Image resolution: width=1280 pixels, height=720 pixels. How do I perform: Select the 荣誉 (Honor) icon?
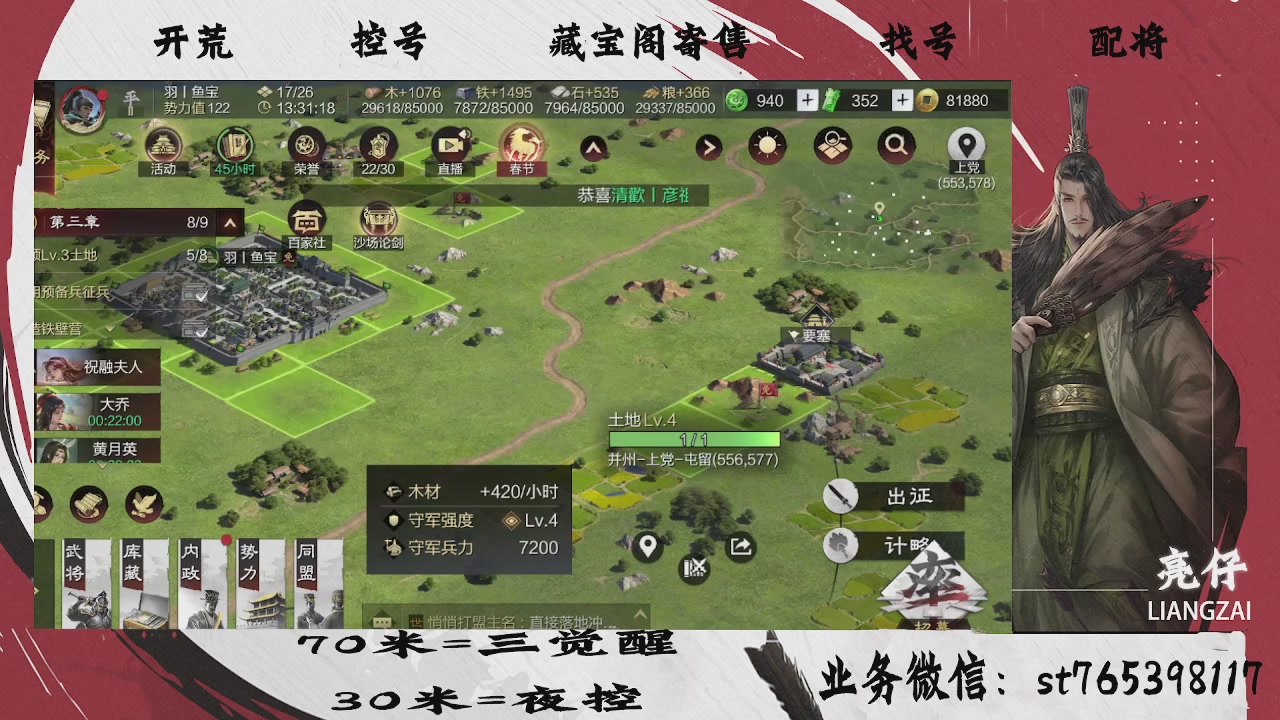pos(307,147)
